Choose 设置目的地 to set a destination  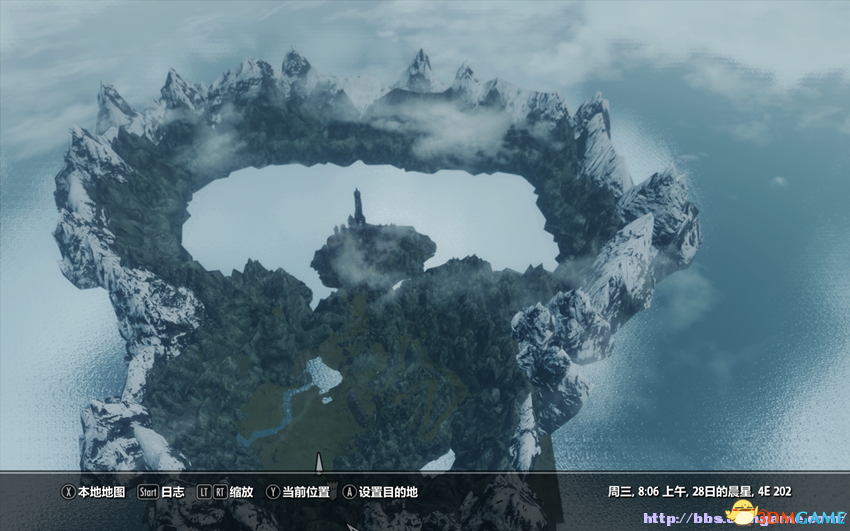(x=380, y=492)
